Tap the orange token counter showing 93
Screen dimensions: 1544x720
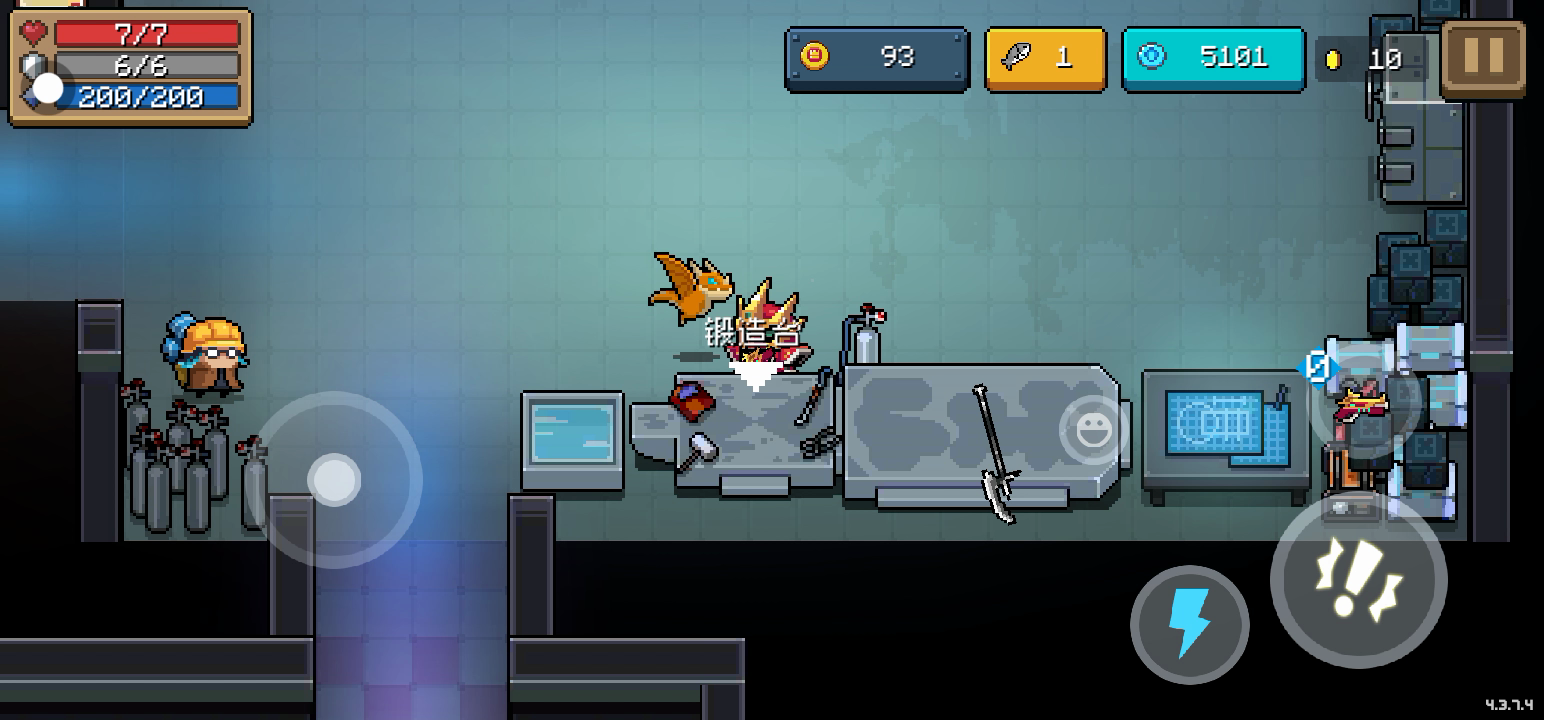(876, 58)
